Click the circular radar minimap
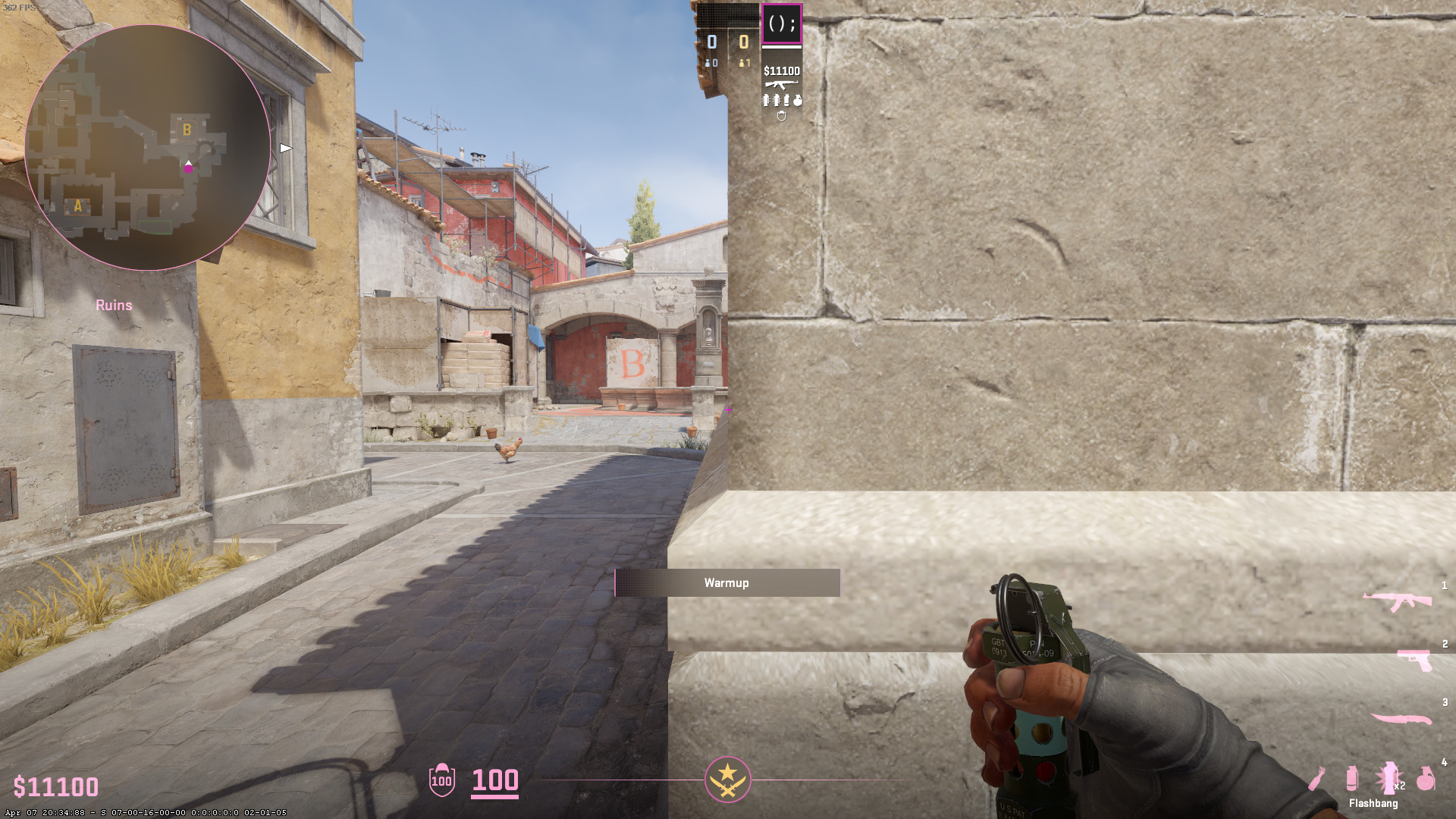Viewport: 1456px width, 819px height. [147, 147]
